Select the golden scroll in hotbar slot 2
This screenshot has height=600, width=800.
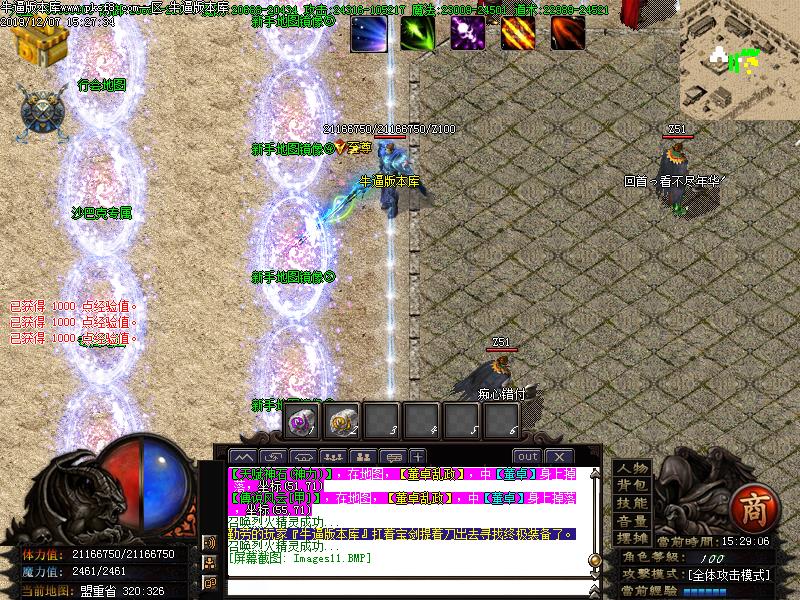(342, 421)
